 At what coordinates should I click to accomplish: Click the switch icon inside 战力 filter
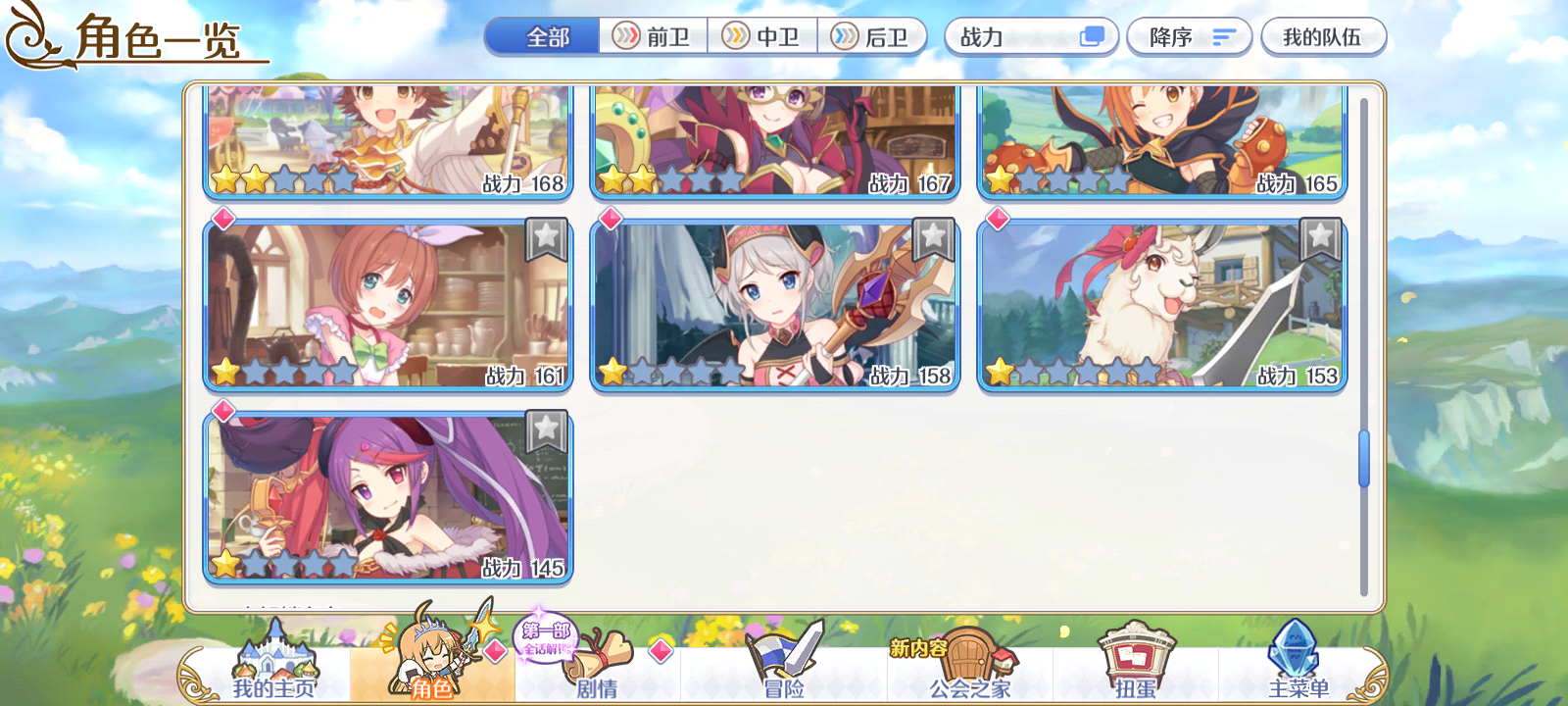[x=1091, y=36]
